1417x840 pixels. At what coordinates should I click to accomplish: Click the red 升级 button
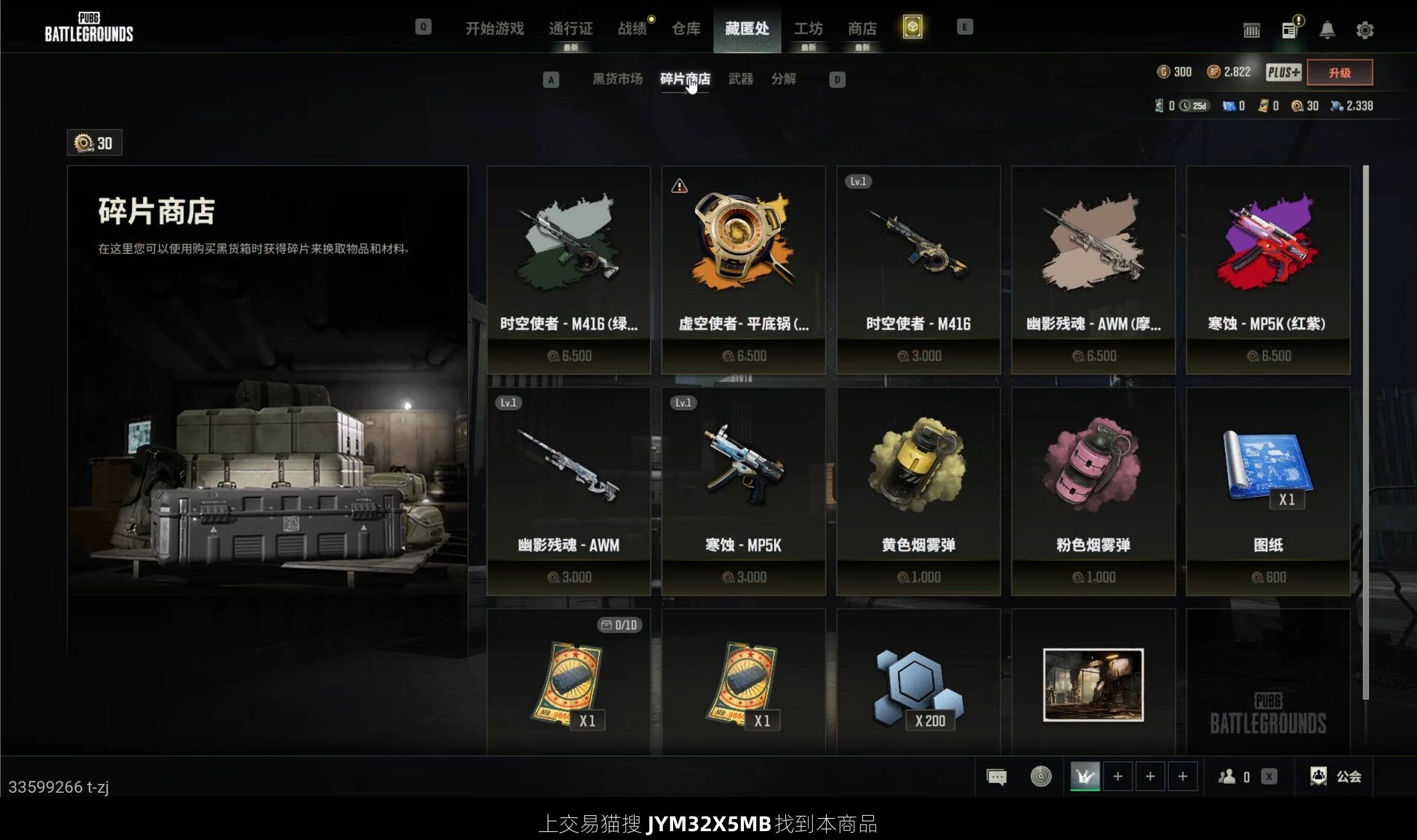click(1340, 73)
